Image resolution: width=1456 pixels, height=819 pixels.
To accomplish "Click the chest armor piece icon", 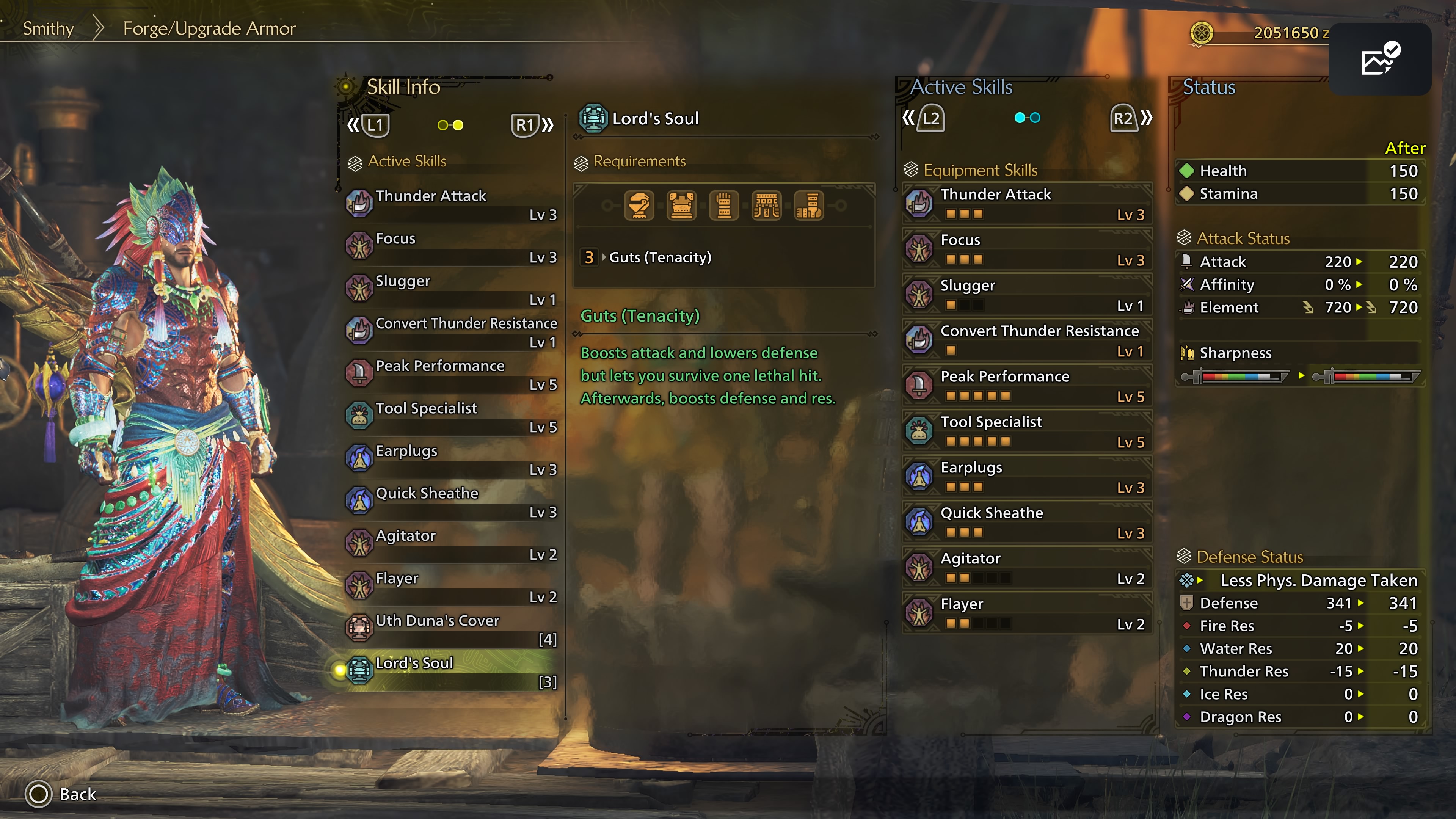I will tap(681, 205).
